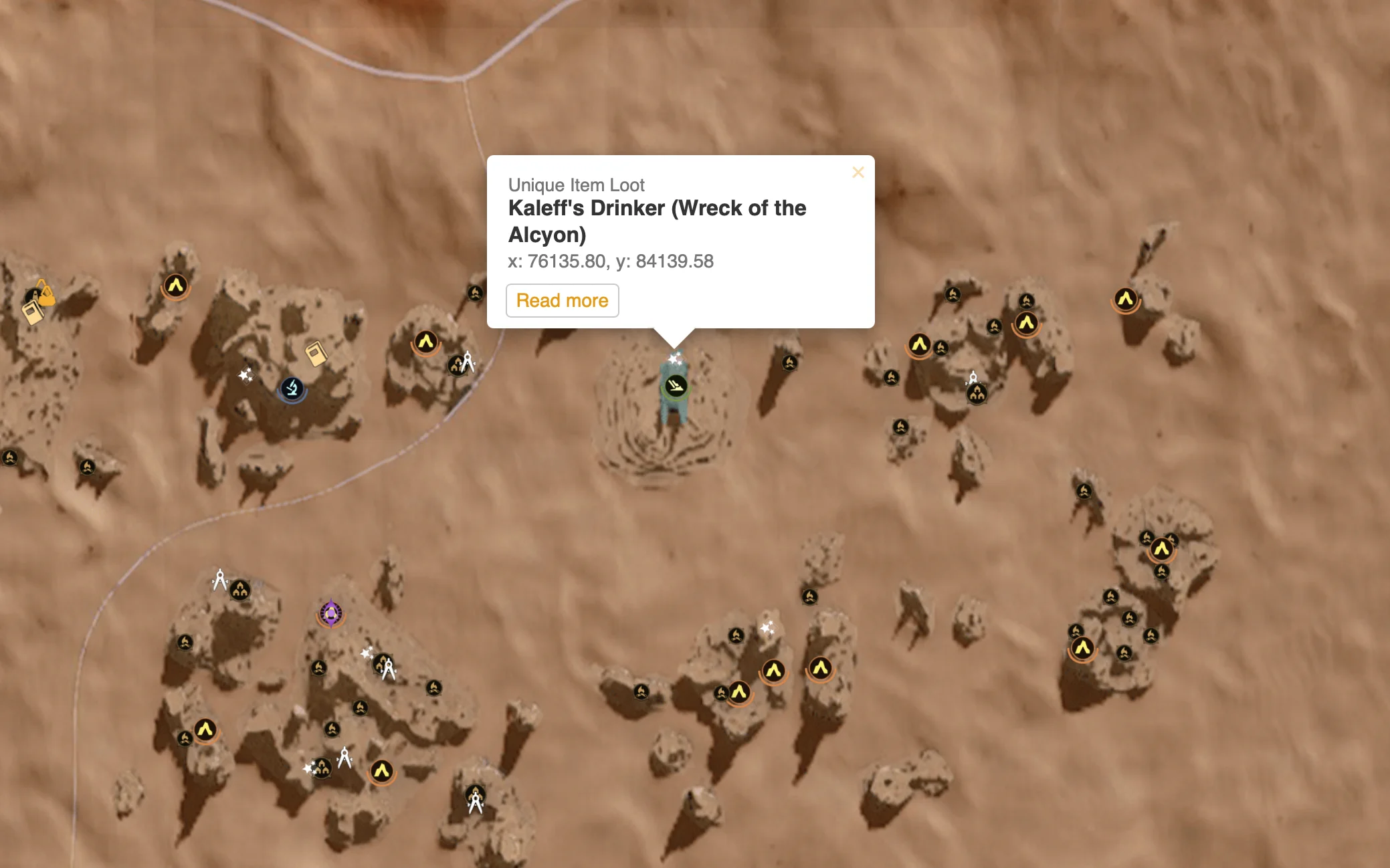
Task: Click the coordinates text in the popup
Action: 611,262
